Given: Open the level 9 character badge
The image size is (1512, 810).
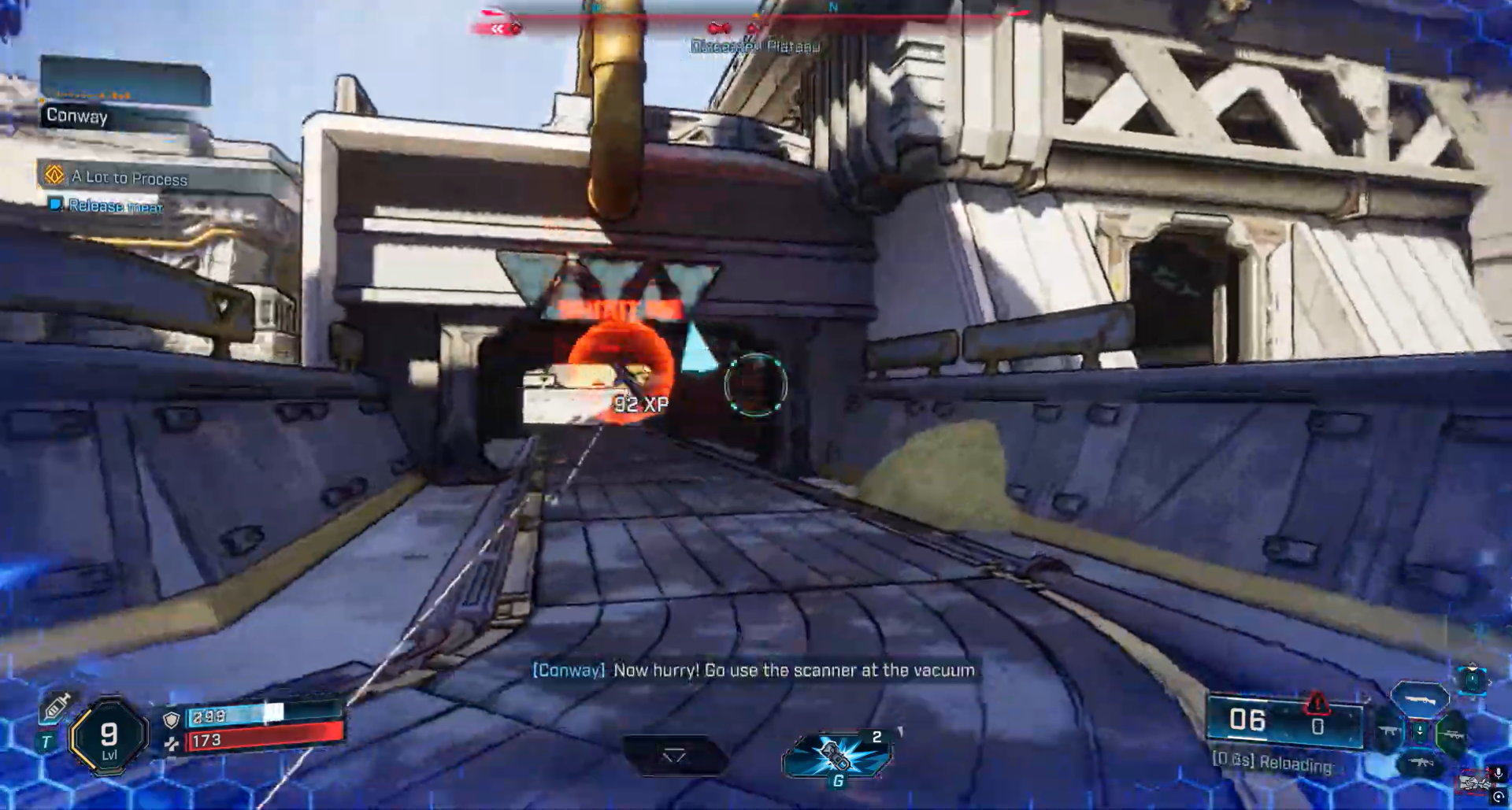Looking at the screenshot, I should pos(109,738).
